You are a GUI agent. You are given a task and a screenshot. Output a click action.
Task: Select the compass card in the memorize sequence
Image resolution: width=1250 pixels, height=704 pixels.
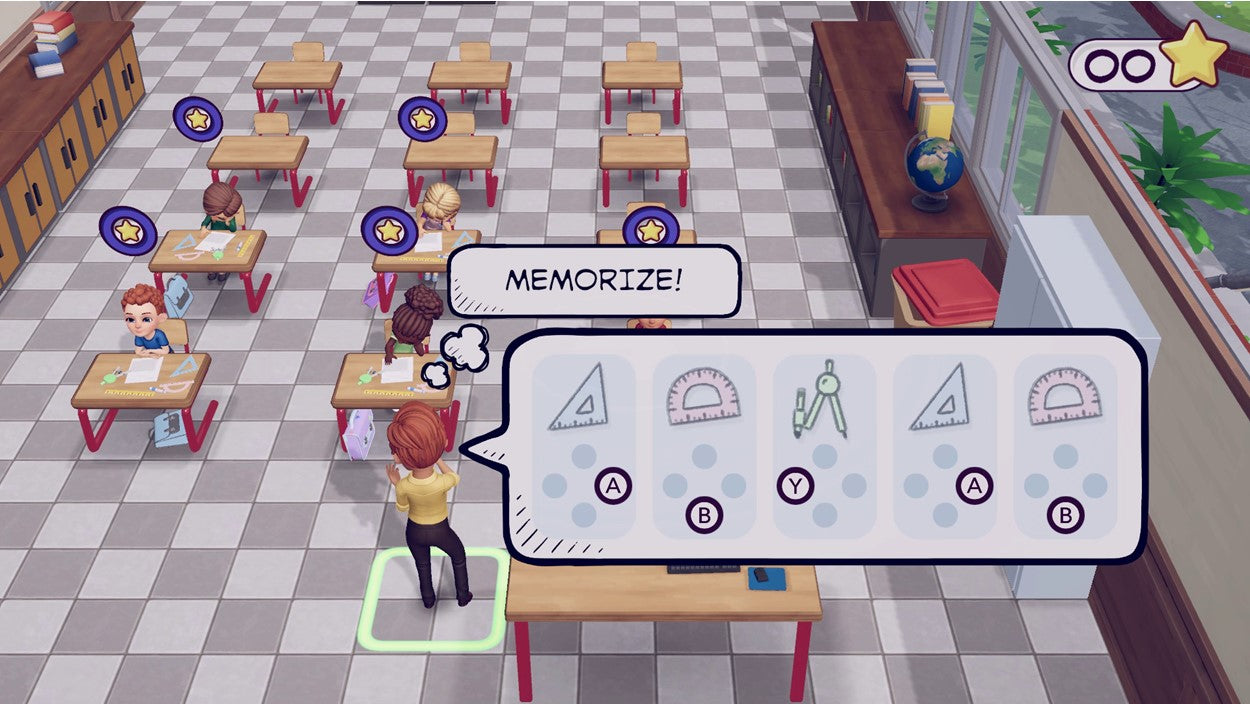click(824, 445)
